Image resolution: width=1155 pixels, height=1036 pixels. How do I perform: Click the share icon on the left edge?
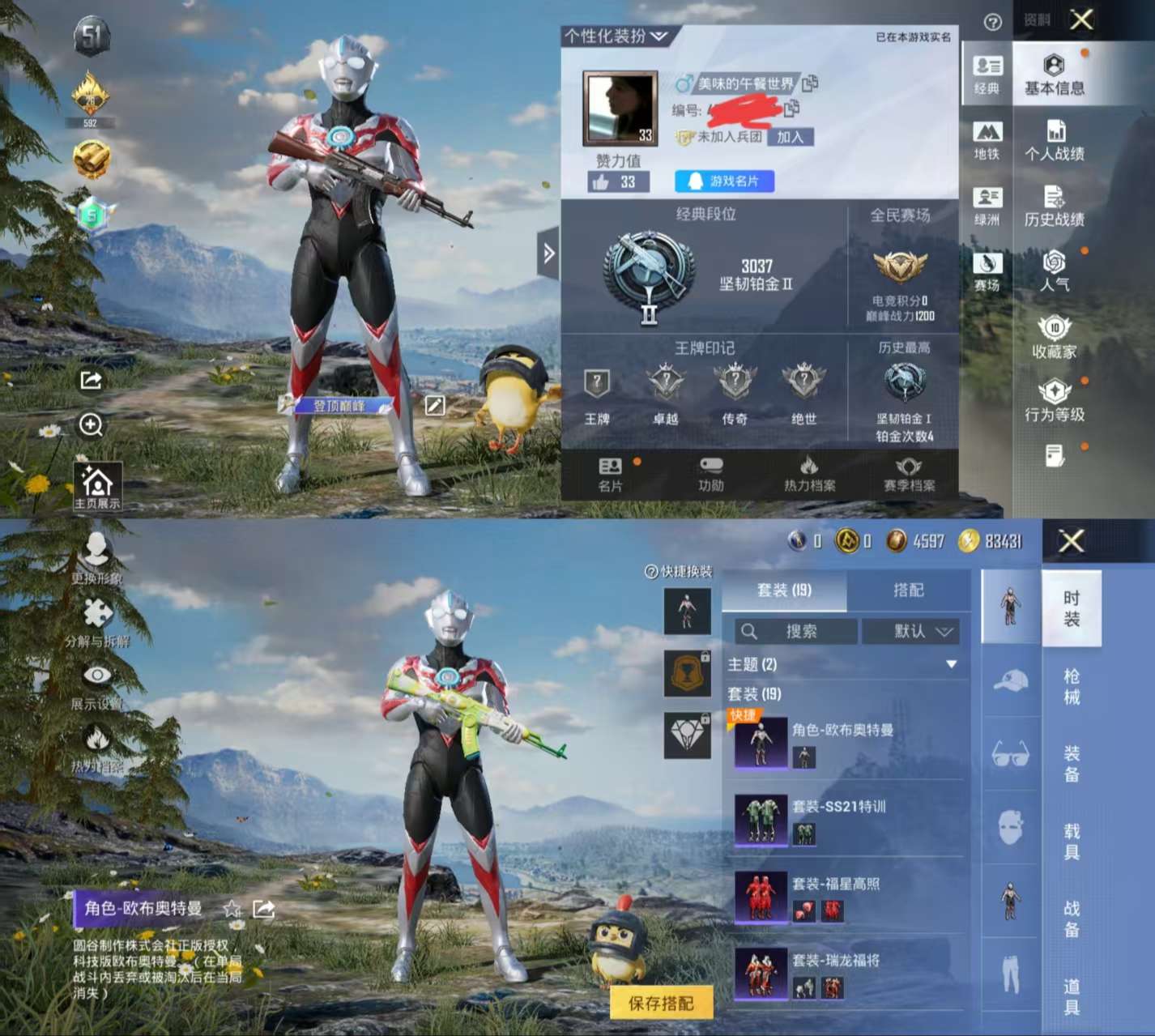coord(89,381)
